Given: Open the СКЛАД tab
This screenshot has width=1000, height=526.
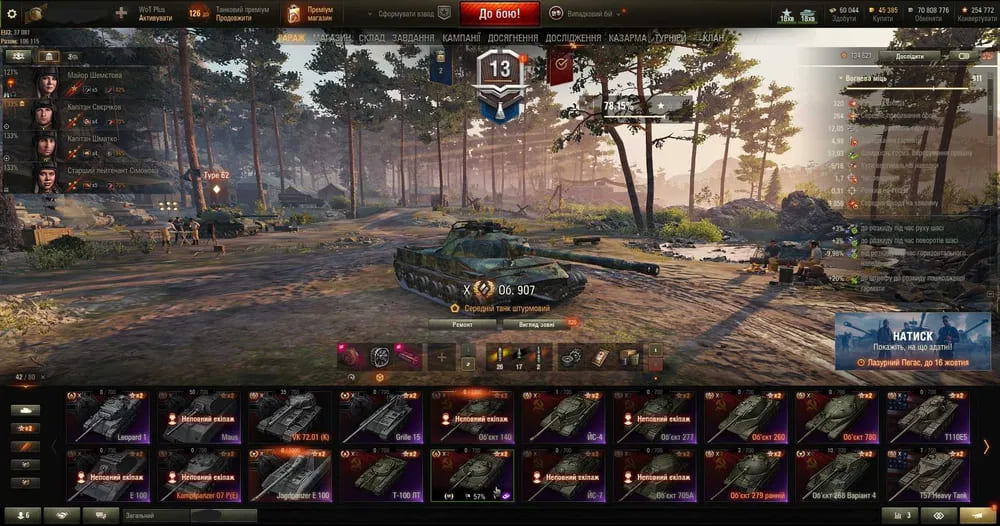Looking at the screenshot, I should [x=371, y=37].
